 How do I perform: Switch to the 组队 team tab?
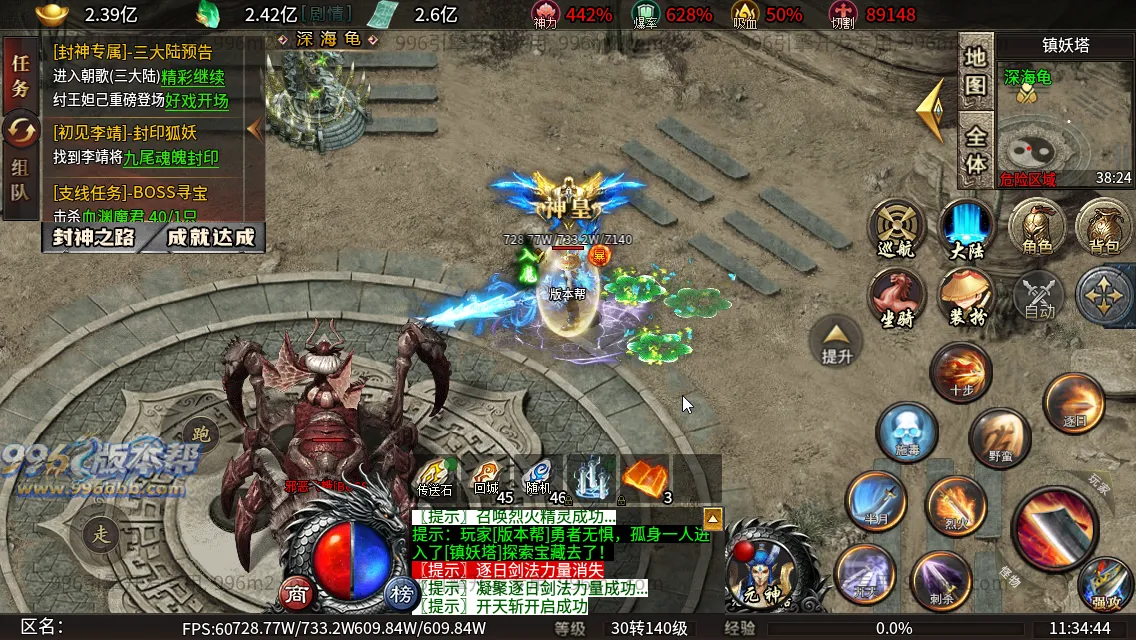[20, 180]
